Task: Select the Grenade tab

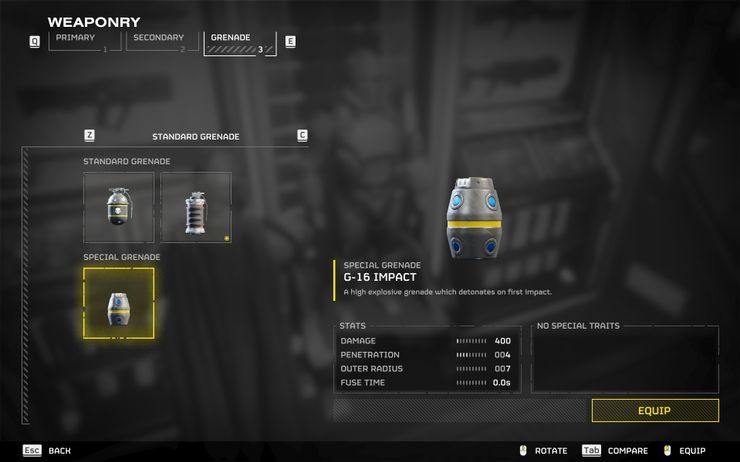Action: (x=239, y=42)
